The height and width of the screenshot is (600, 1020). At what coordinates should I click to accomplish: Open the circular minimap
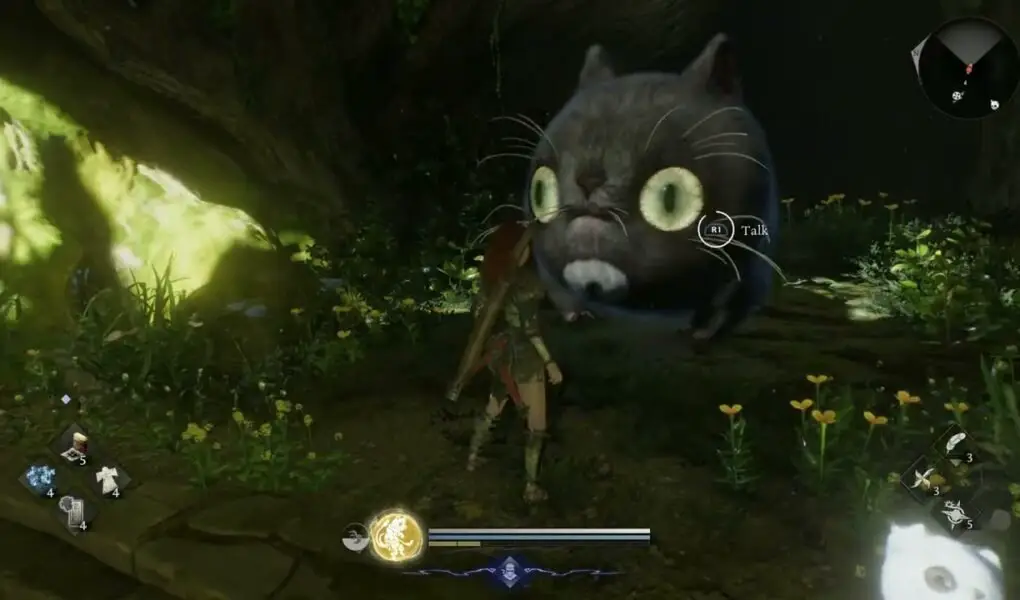click(x=967, y=68)
